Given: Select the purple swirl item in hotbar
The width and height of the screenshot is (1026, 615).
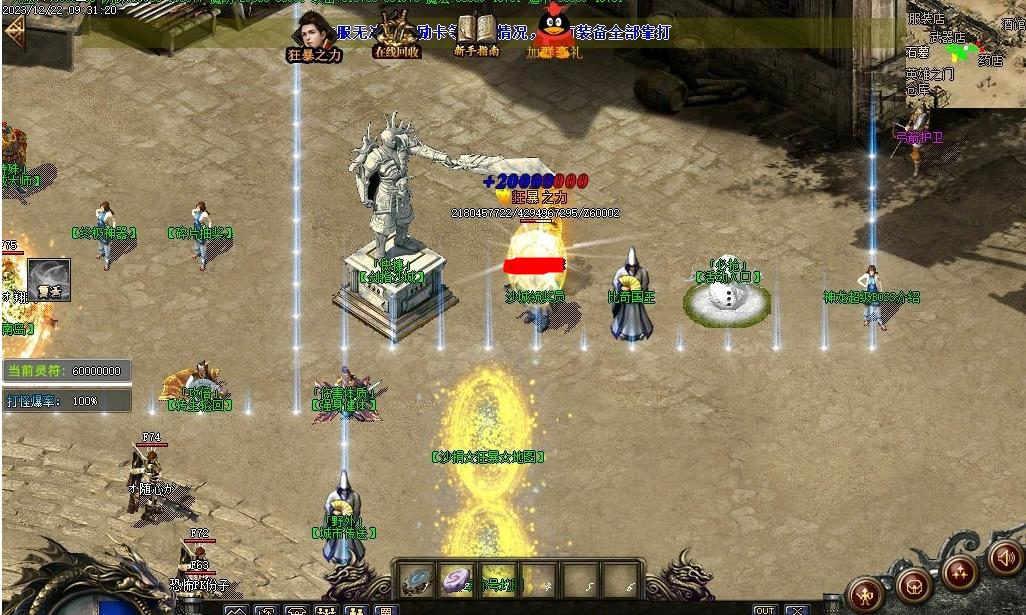Looking at the screenshot, I should (456, 580).
